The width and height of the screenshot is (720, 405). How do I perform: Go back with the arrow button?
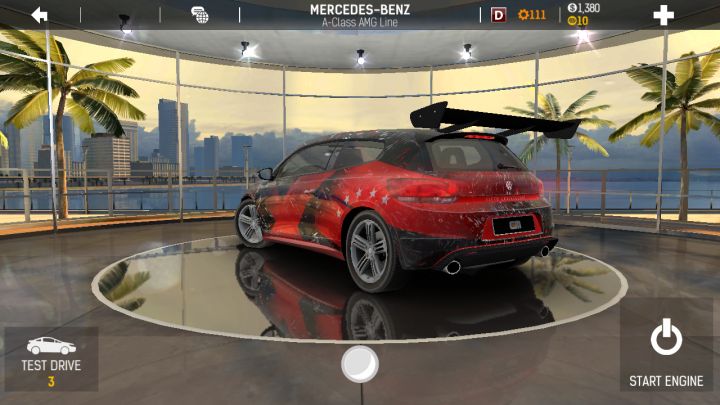[40, 14]
